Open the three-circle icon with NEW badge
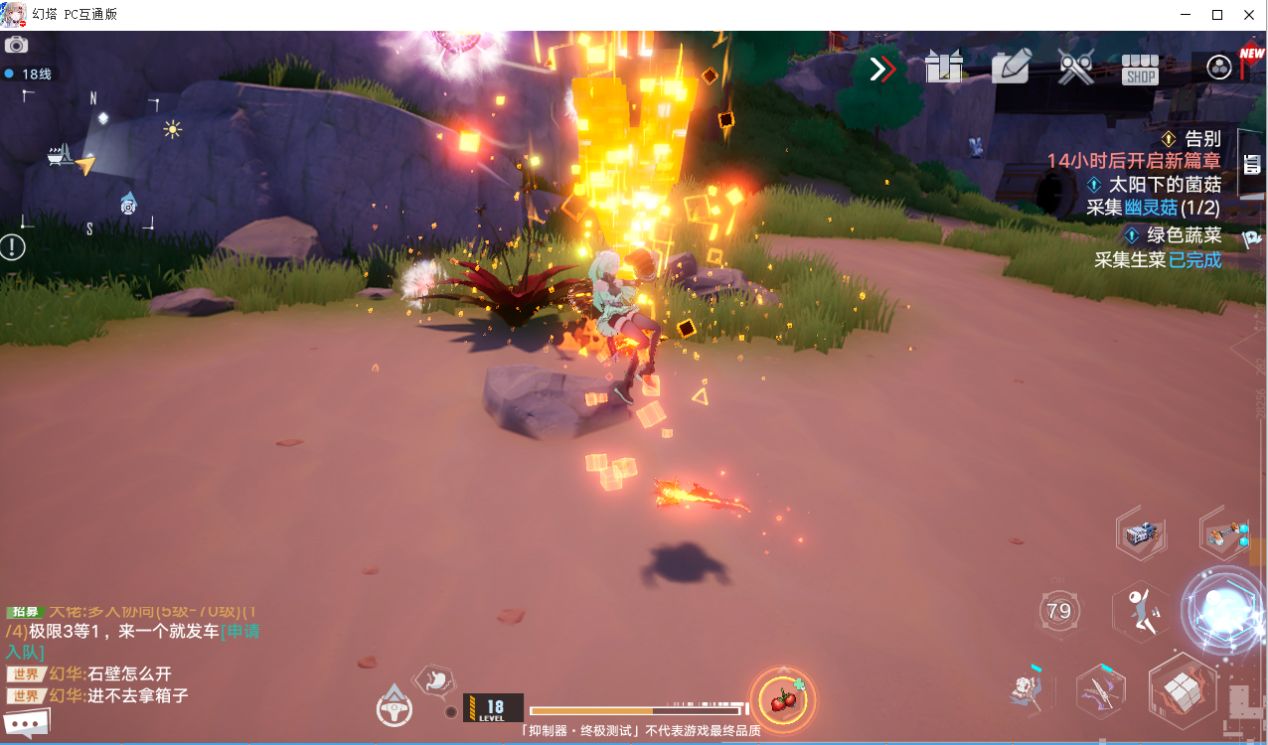Image resolution: width=1268 pixels, height=745 pixels. tap(1219, 68)
